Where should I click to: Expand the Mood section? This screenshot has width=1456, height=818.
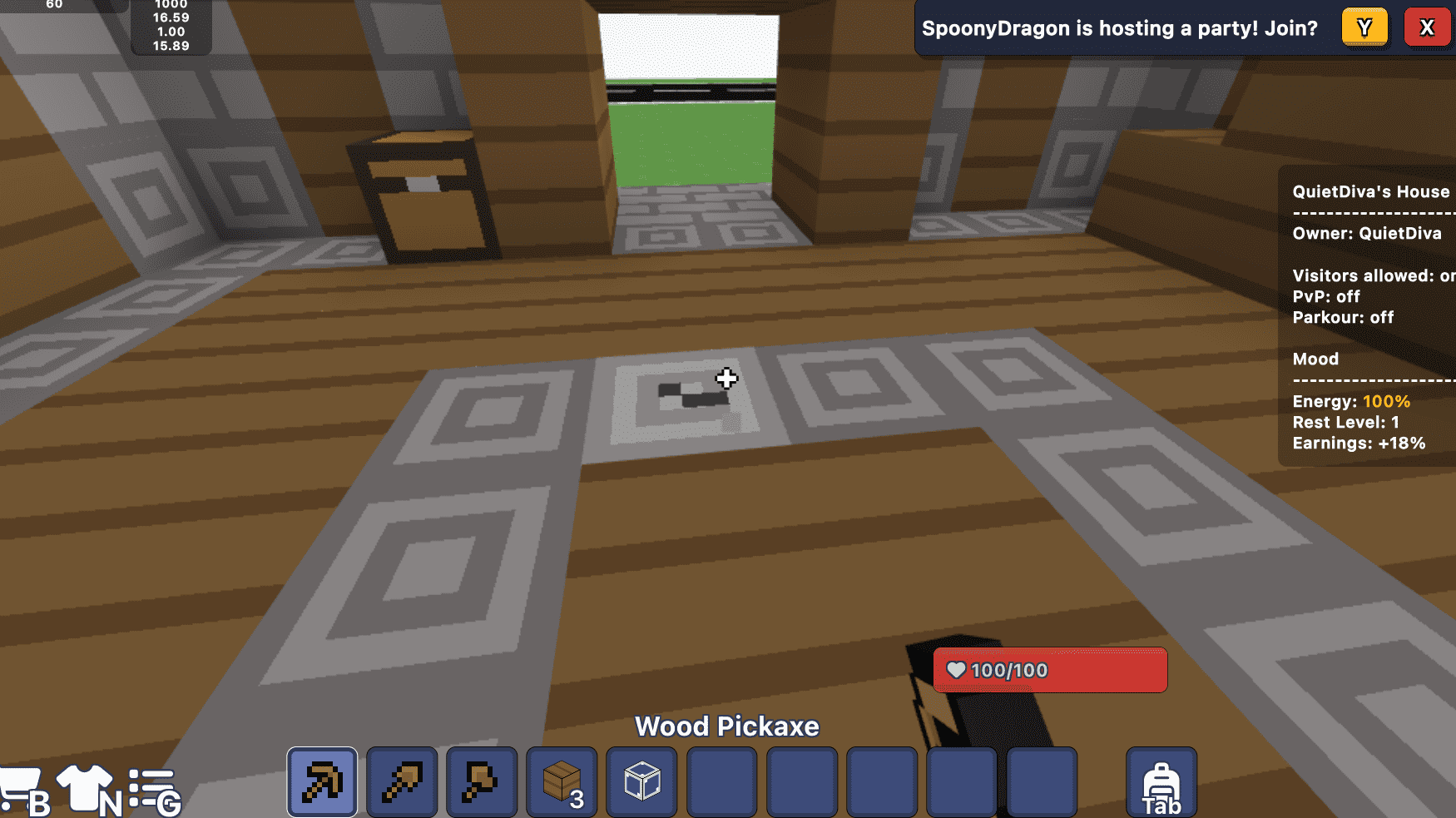[x=1315, y=359]
